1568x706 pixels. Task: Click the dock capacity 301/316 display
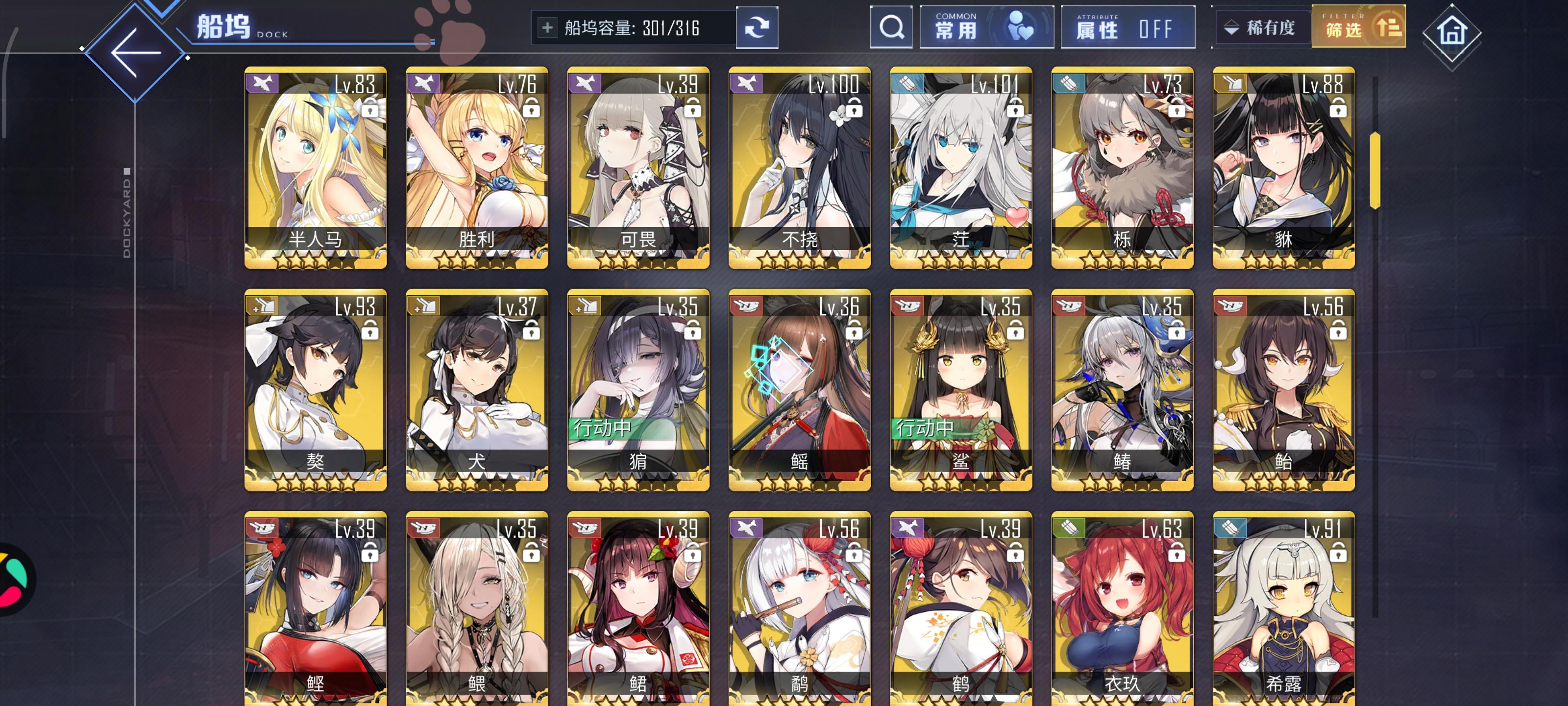pos(633,27)
